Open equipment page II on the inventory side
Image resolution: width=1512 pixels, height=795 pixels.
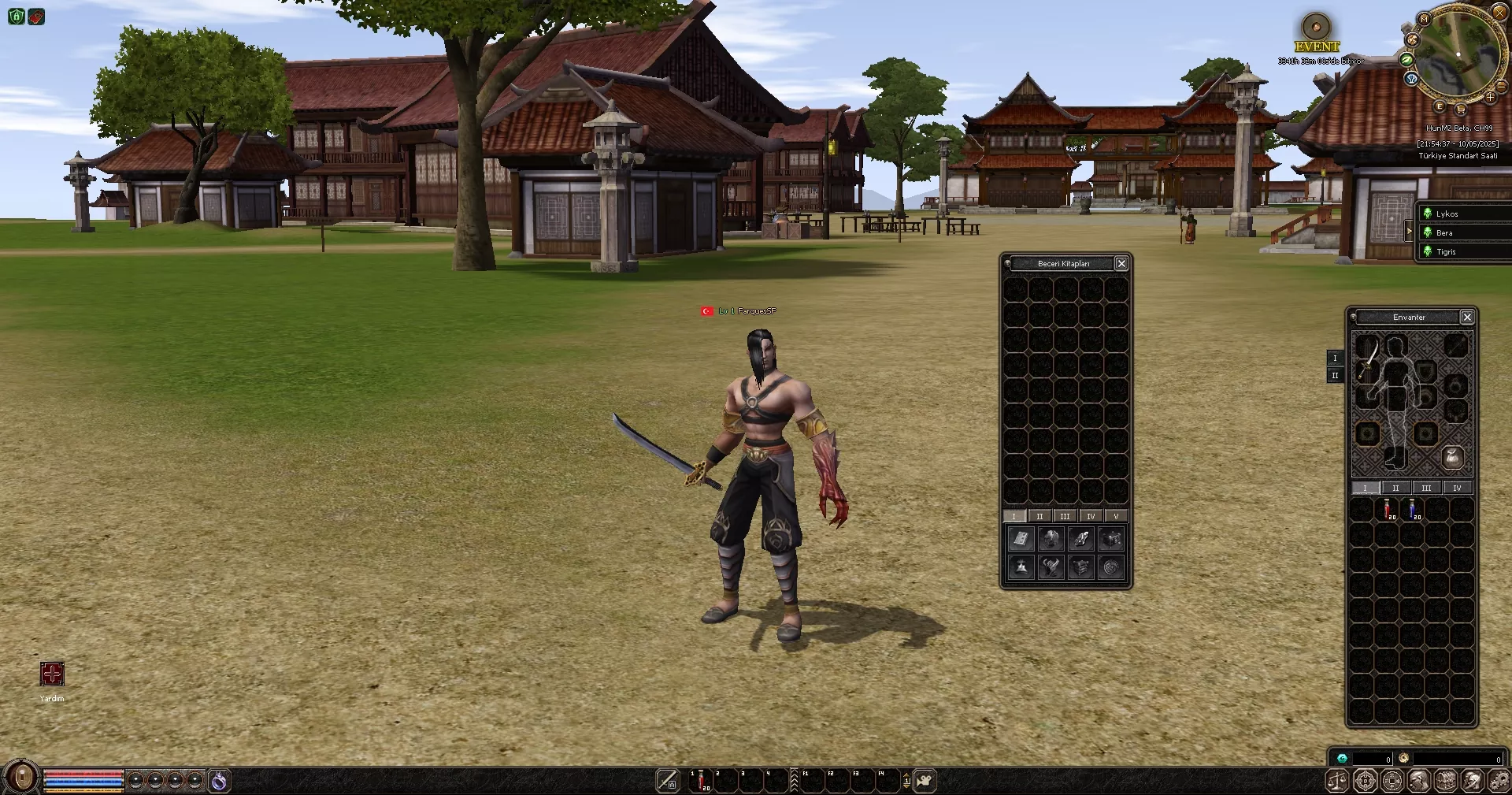tap(1335, 376)
